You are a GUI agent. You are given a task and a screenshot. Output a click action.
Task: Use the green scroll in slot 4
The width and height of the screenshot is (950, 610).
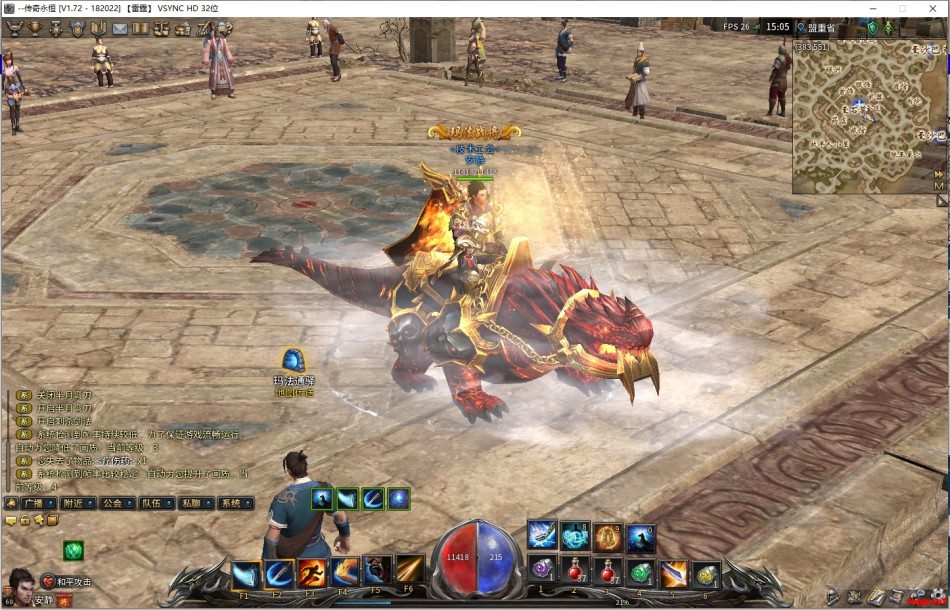(x=640, y=573)
